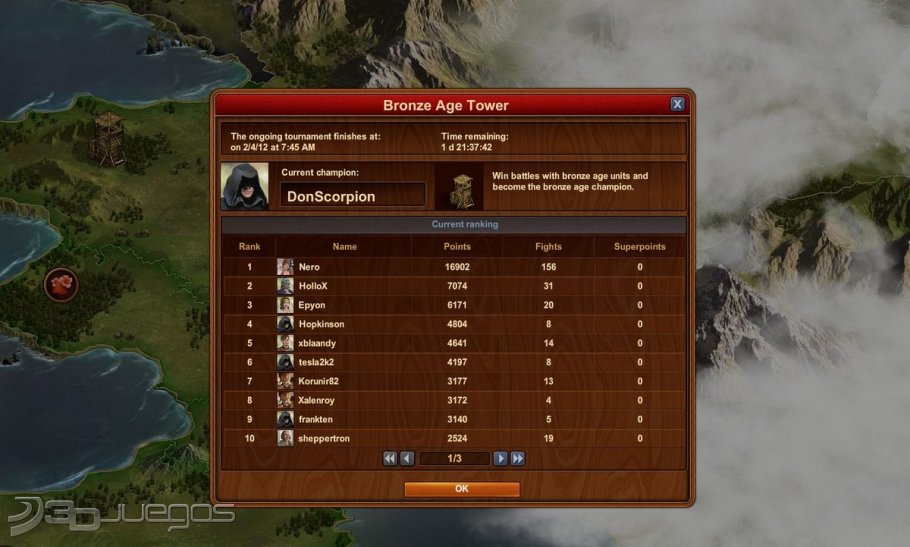This screenshot has height=547, width=910.
Task: Open current champion DonScorpion's portrait
Action: (x=245, y=187)
